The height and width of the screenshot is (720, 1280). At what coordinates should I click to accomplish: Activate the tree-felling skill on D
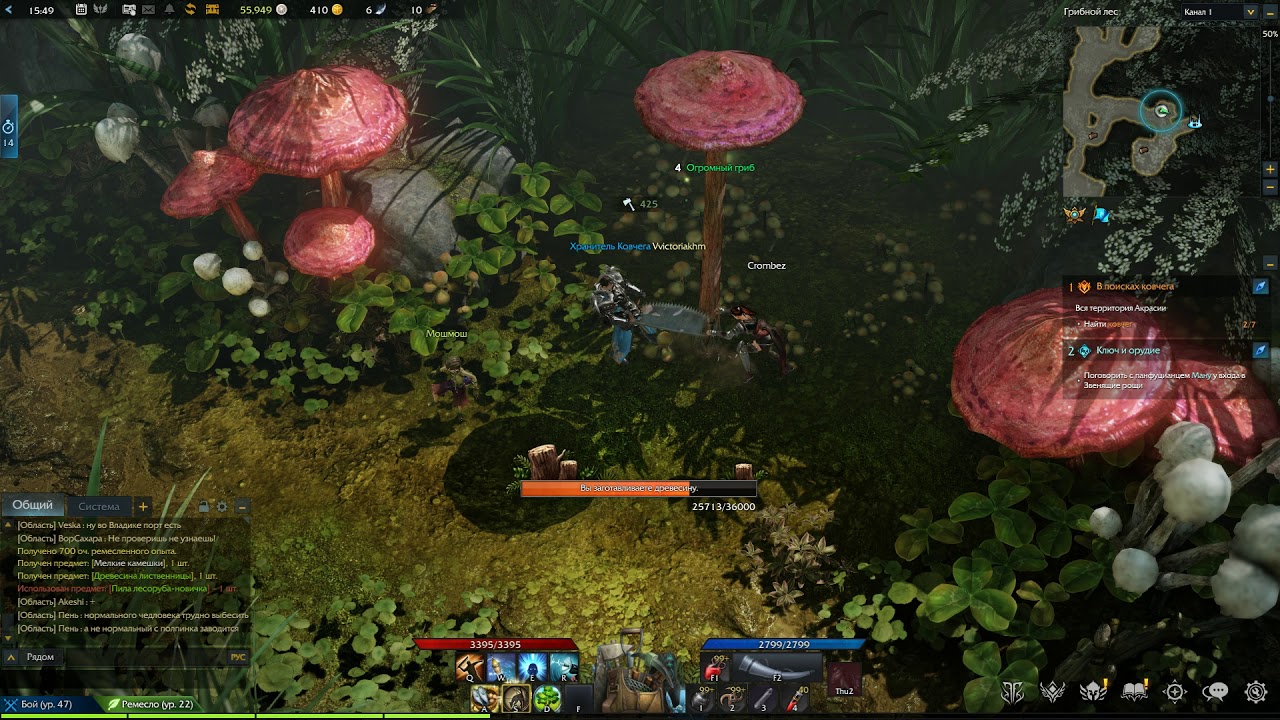click(x=547, y=698)
